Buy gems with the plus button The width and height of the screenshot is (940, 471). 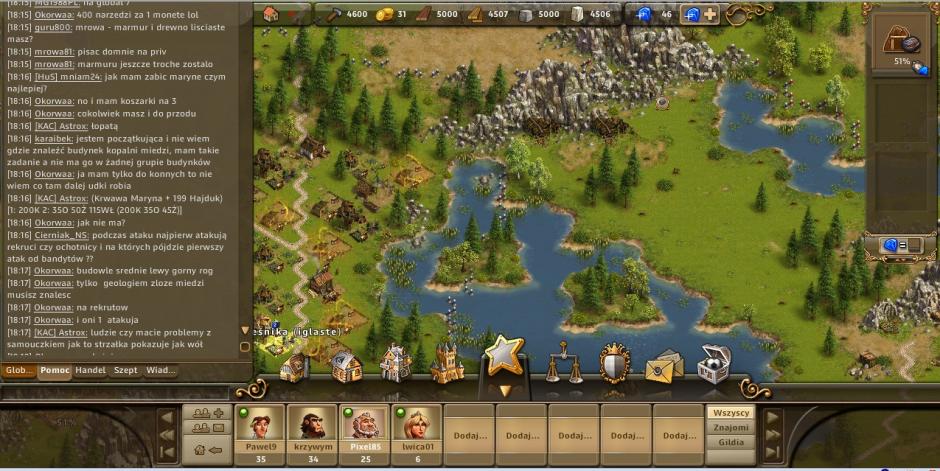pos(710,14)
